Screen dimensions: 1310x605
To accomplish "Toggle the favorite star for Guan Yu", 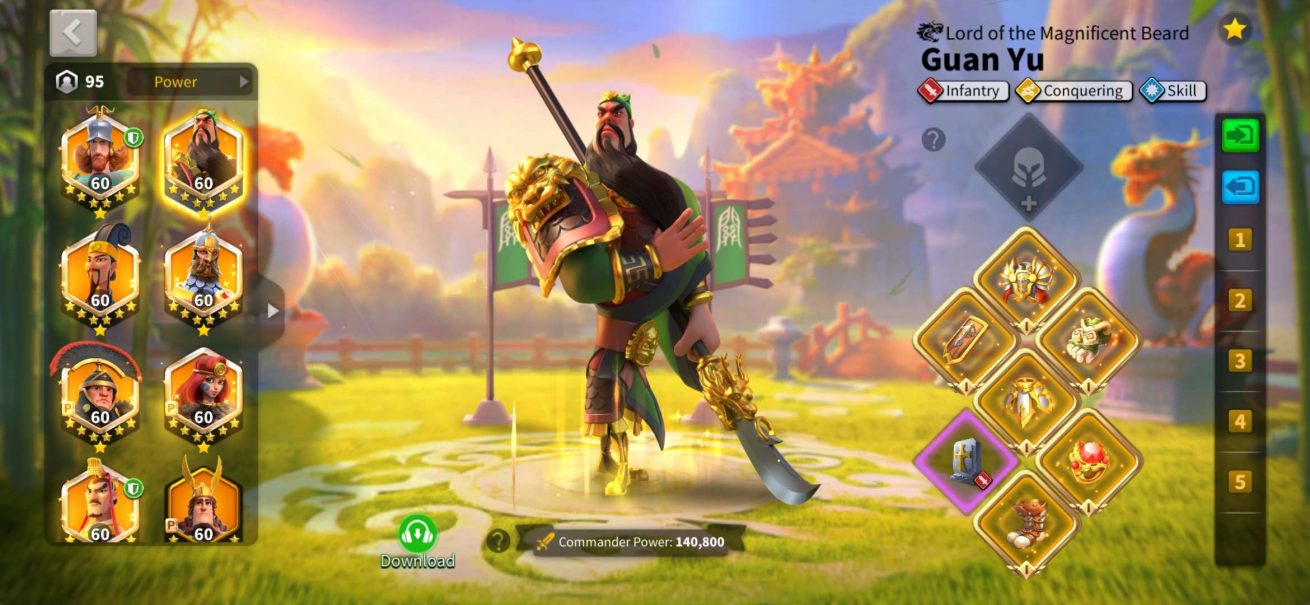I will coord(1234,29).
